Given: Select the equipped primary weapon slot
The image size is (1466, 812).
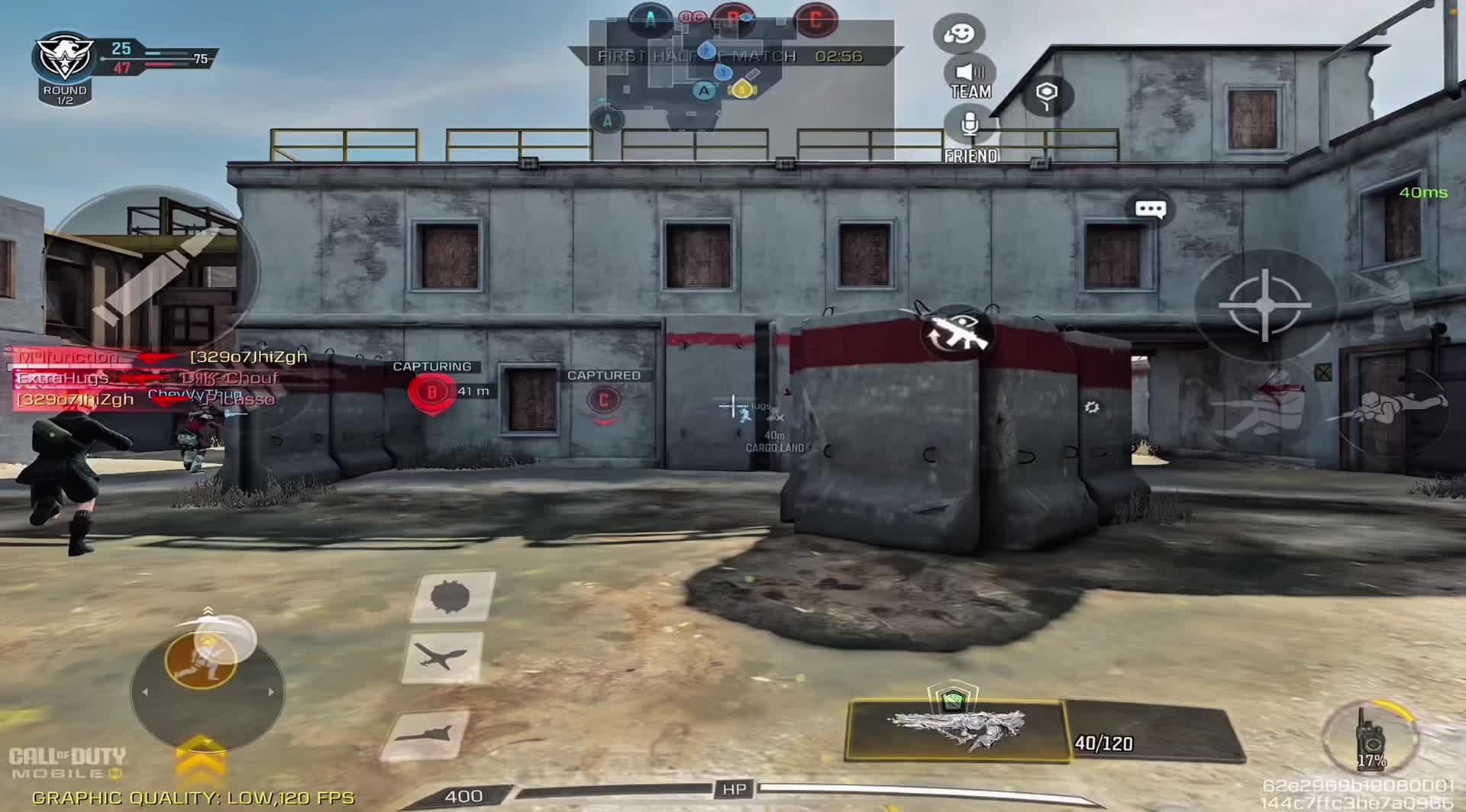Looking at the screenshot, I should pyautogui.click(x=956, y=730).
